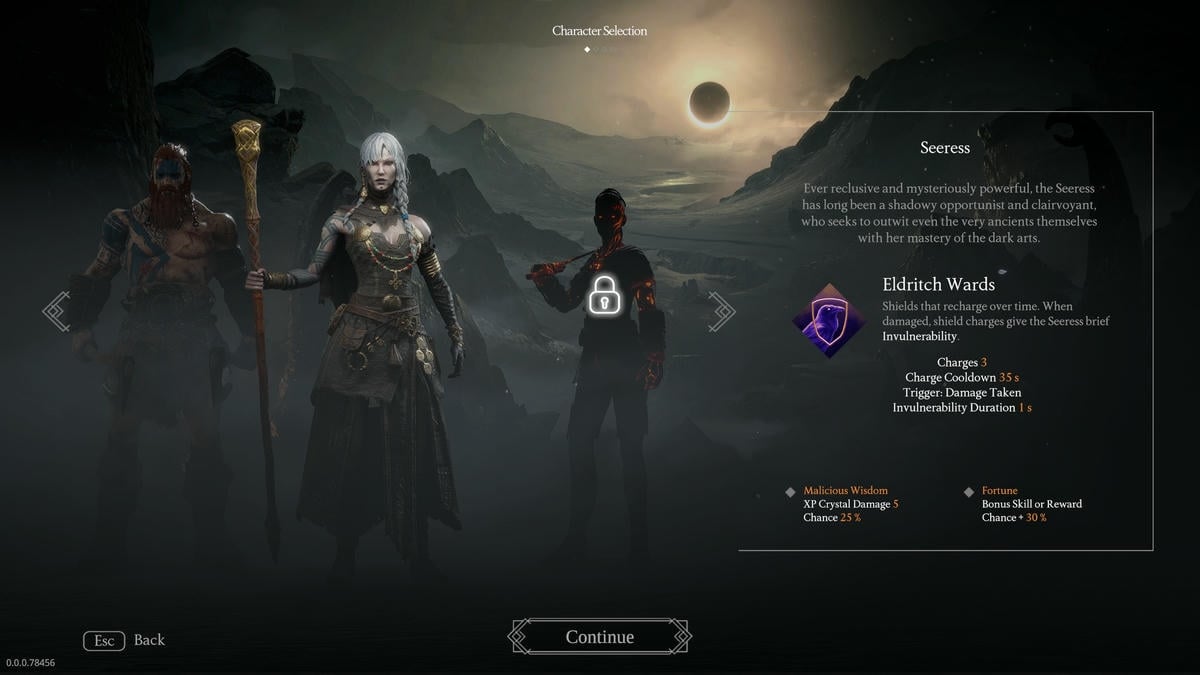View the Fortune perk

tap(1000, 491)
